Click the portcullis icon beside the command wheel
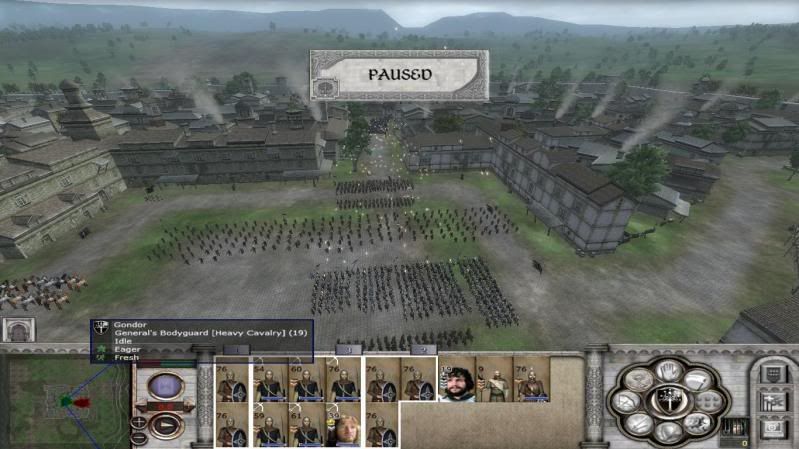 [x=733, y=427]
